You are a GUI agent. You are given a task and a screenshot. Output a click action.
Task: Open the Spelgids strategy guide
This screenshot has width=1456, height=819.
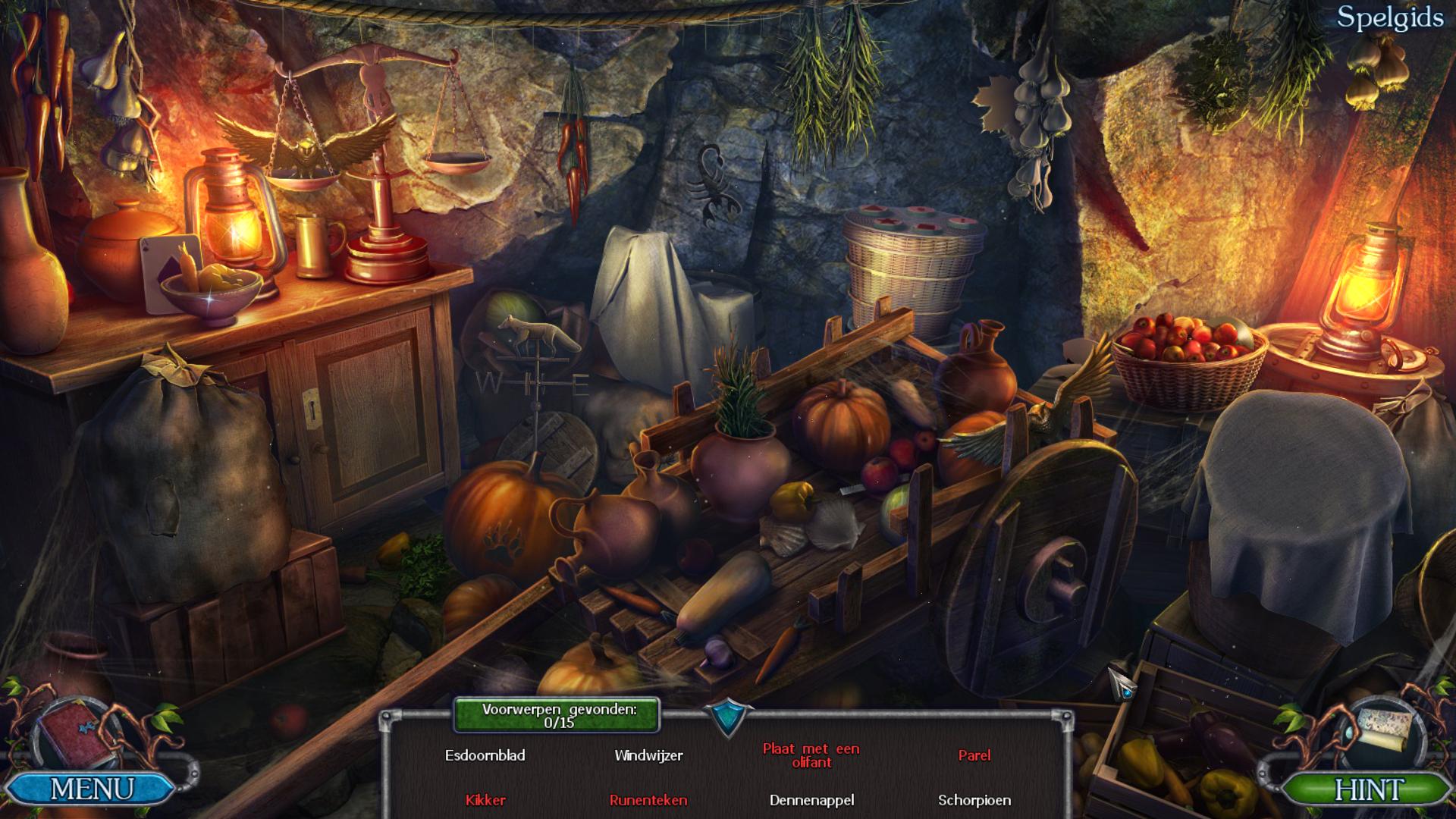coord(1389,18)
